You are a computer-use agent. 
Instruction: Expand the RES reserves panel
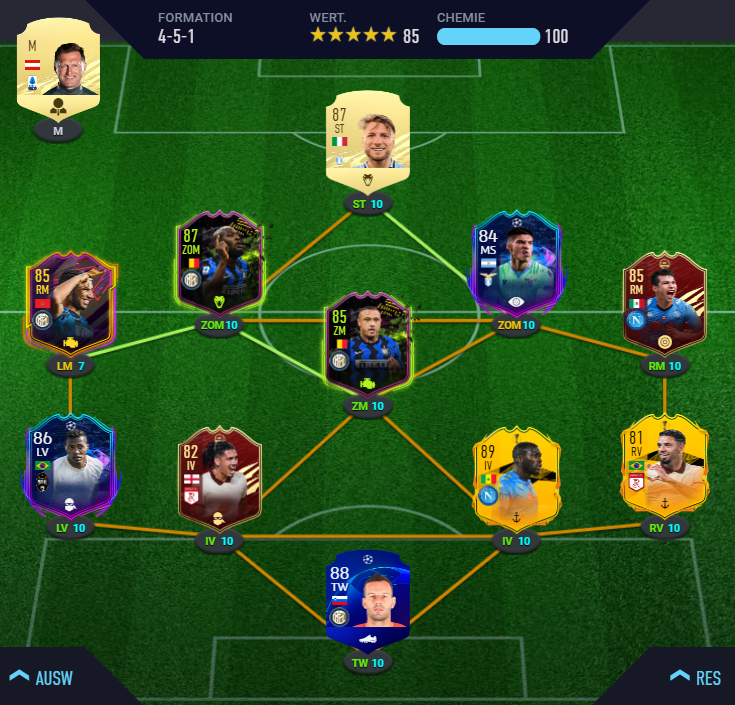695,677
